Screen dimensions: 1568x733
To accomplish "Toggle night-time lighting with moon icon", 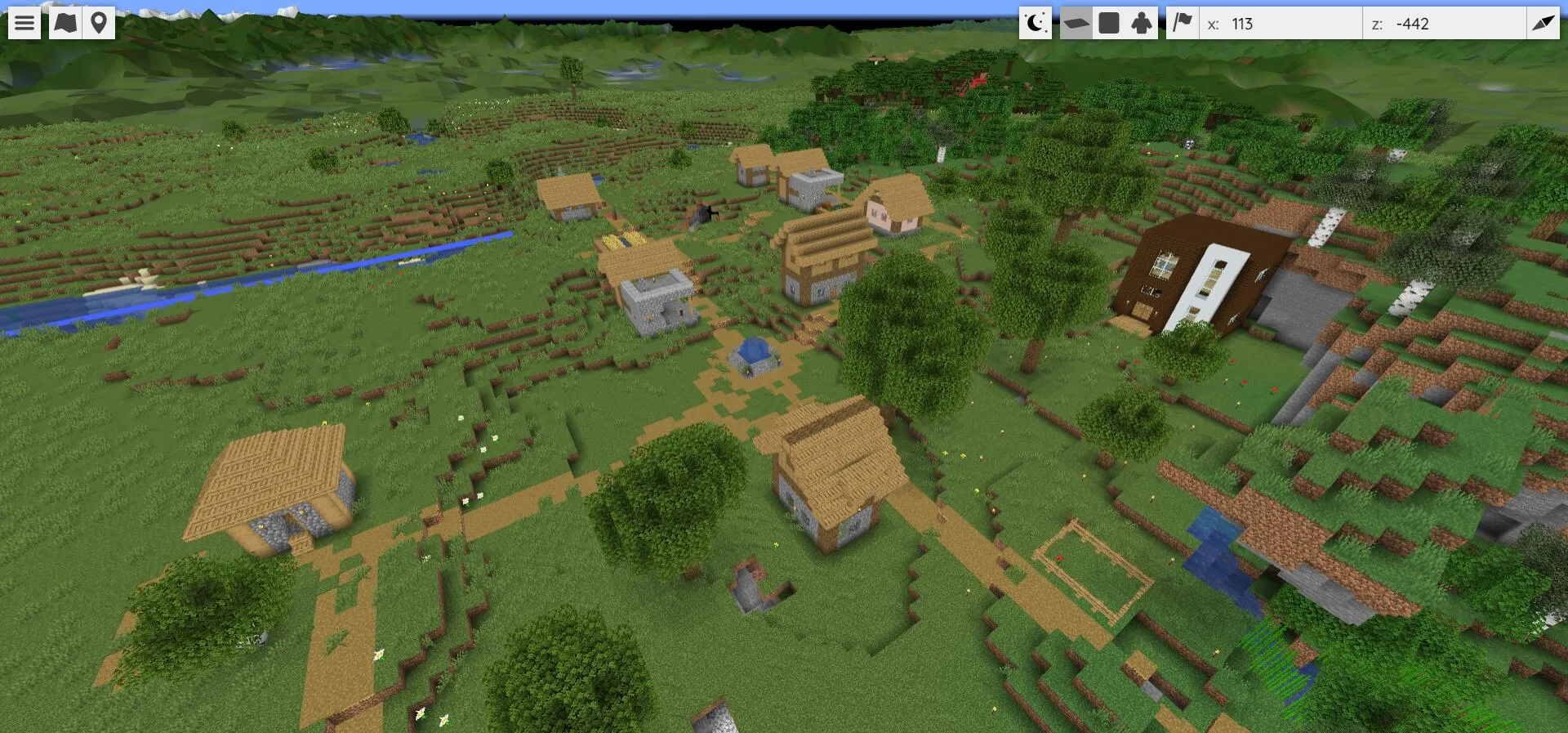I will (x=1036, y=22).
